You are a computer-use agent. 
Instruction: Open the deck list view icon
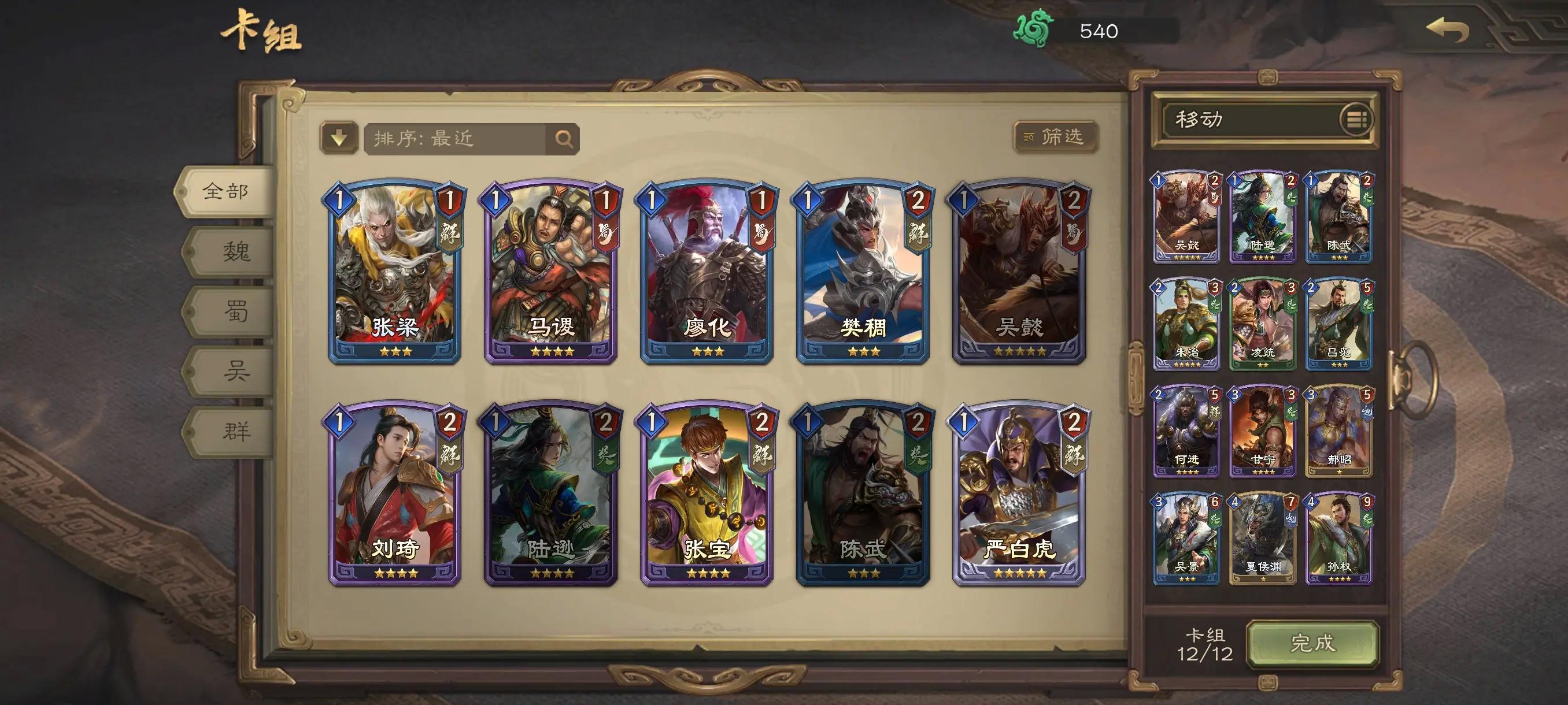click(1356, 119)
